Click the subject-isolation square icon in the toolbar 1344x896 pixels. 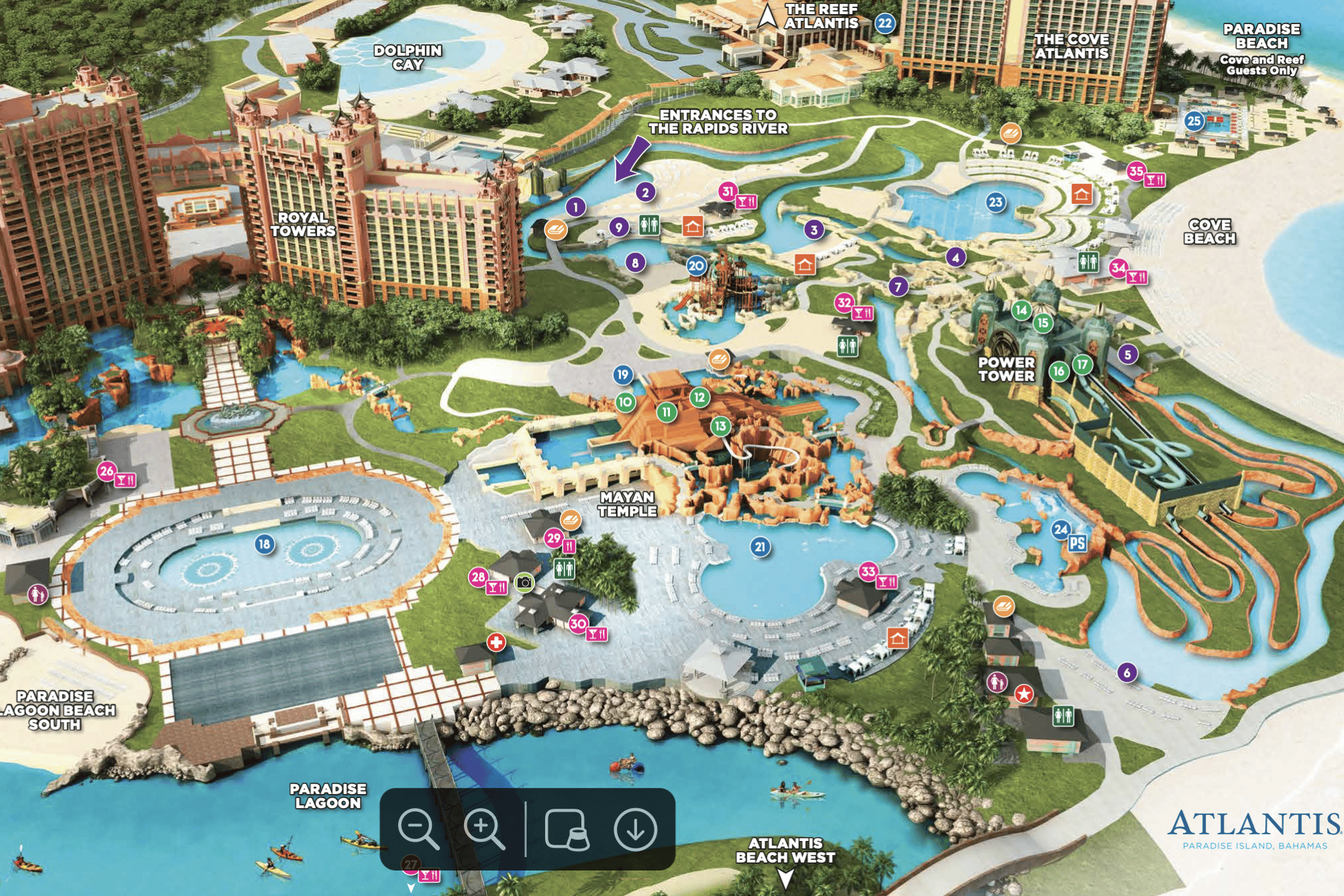(x=567, y=829)
